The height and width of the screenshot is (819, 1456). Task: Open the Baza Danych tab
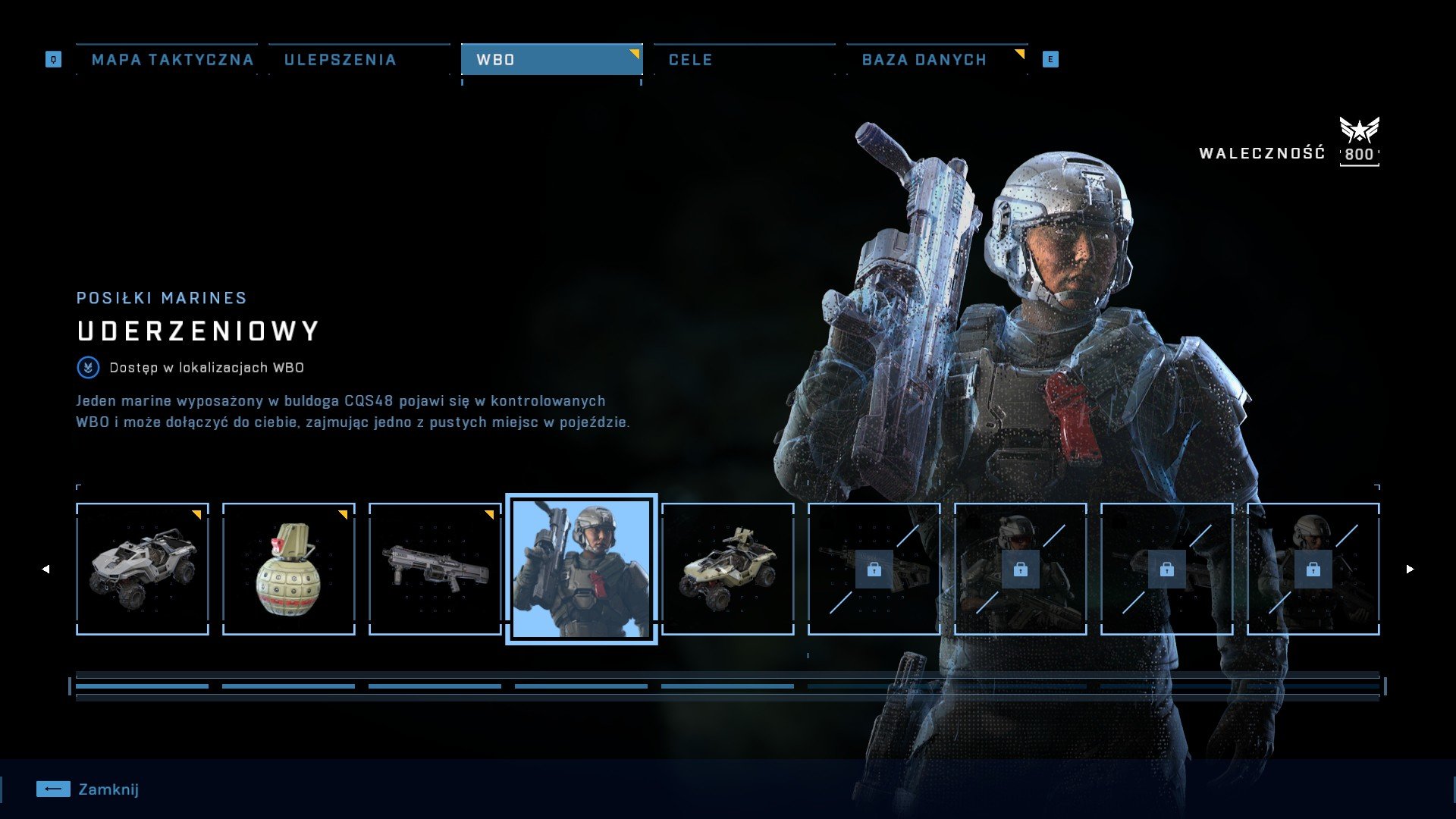click(924, 60)
